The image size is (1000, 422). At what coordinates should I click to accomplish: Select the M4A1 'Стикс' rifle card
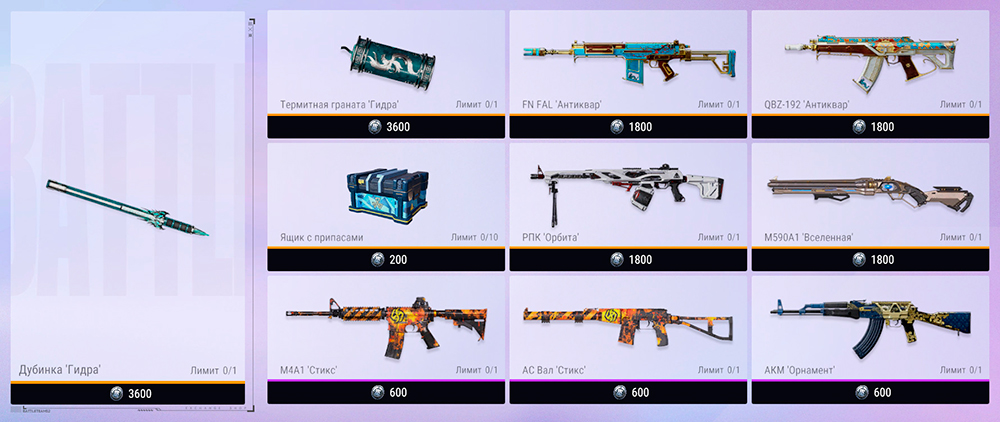(385, 325)
